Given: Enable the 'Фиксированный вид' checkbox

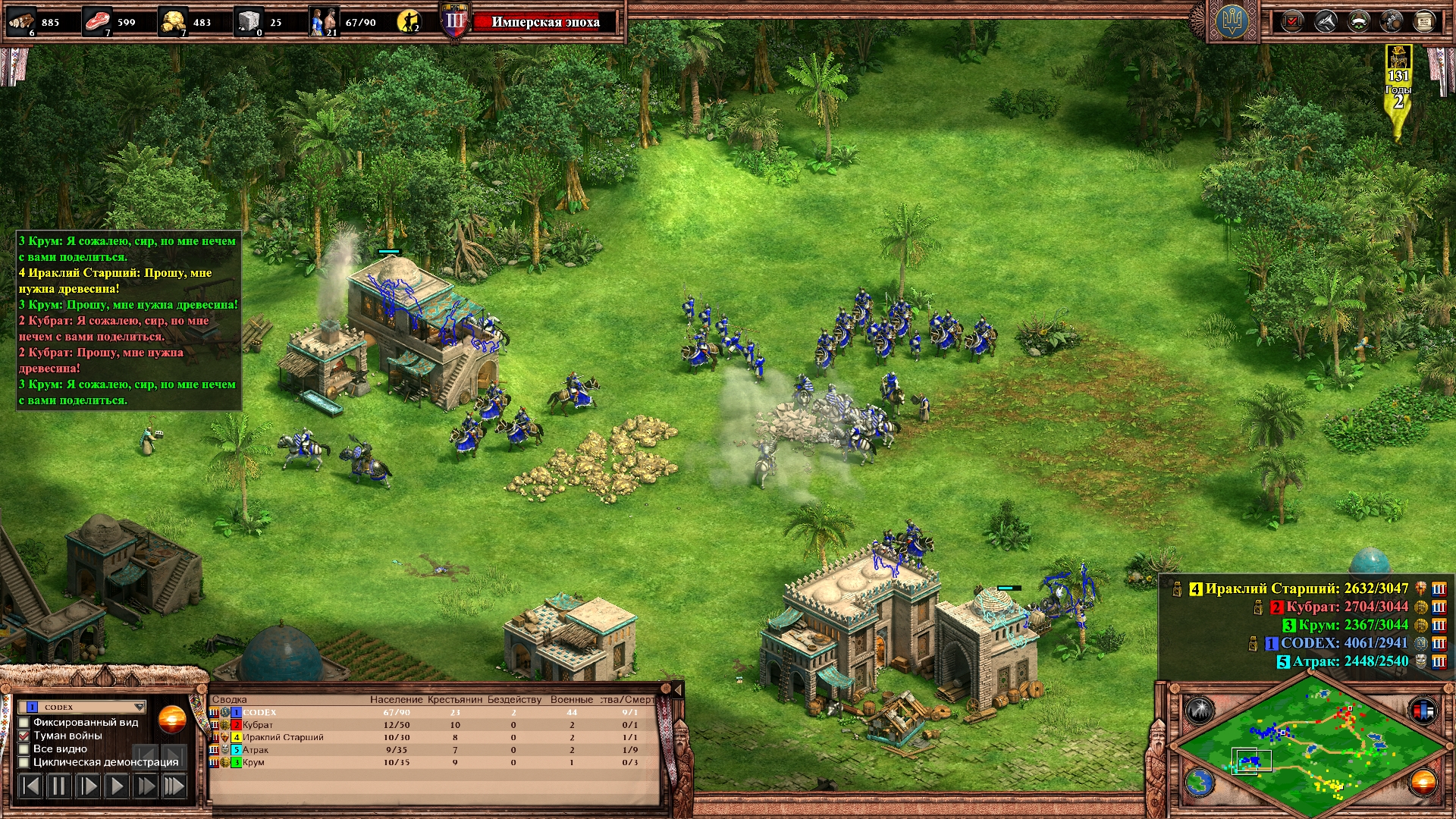Looking at the screenshot, I should click(x=24, y=723).
